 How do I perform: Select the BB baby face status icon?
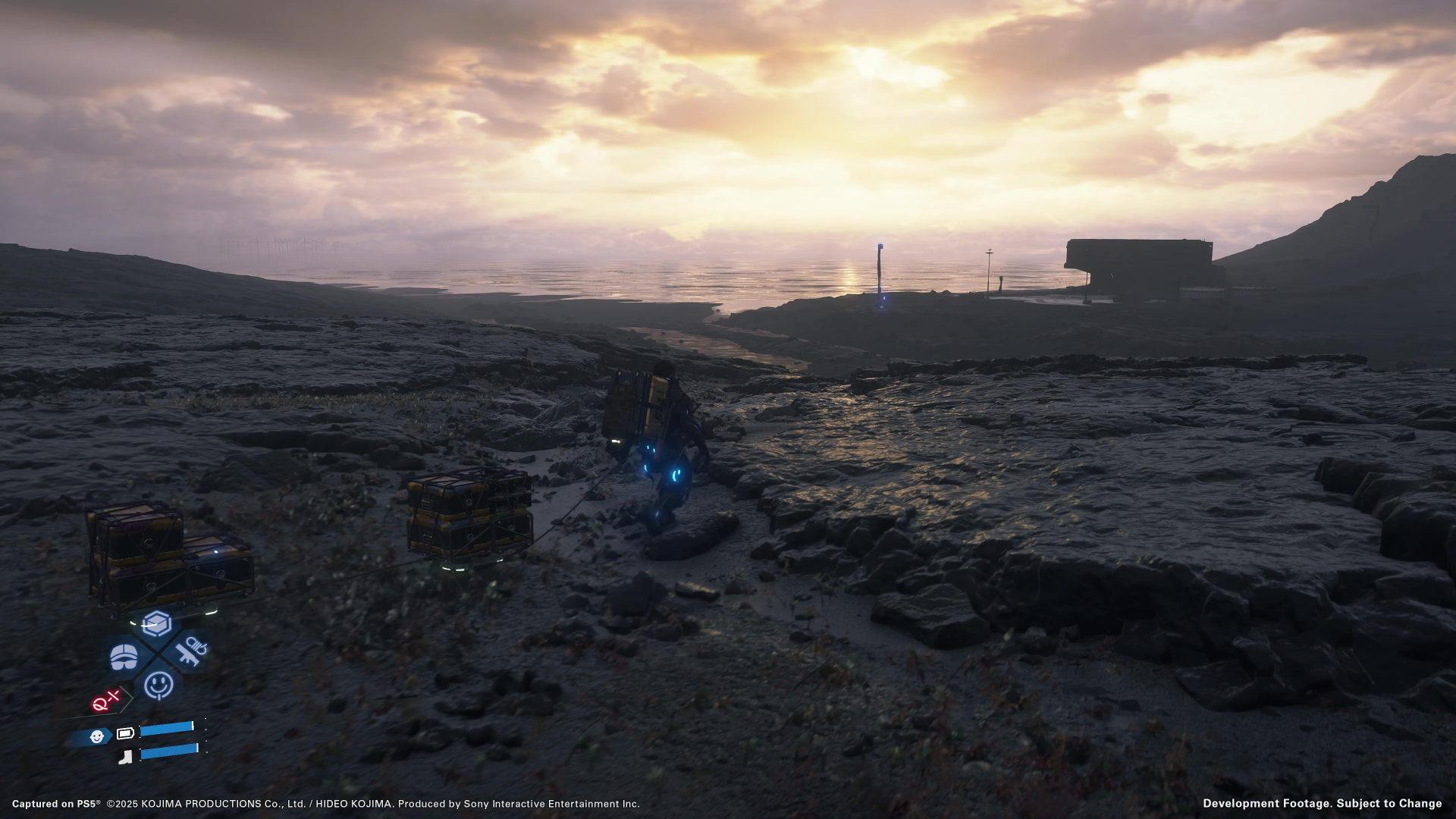click(96, 736)
